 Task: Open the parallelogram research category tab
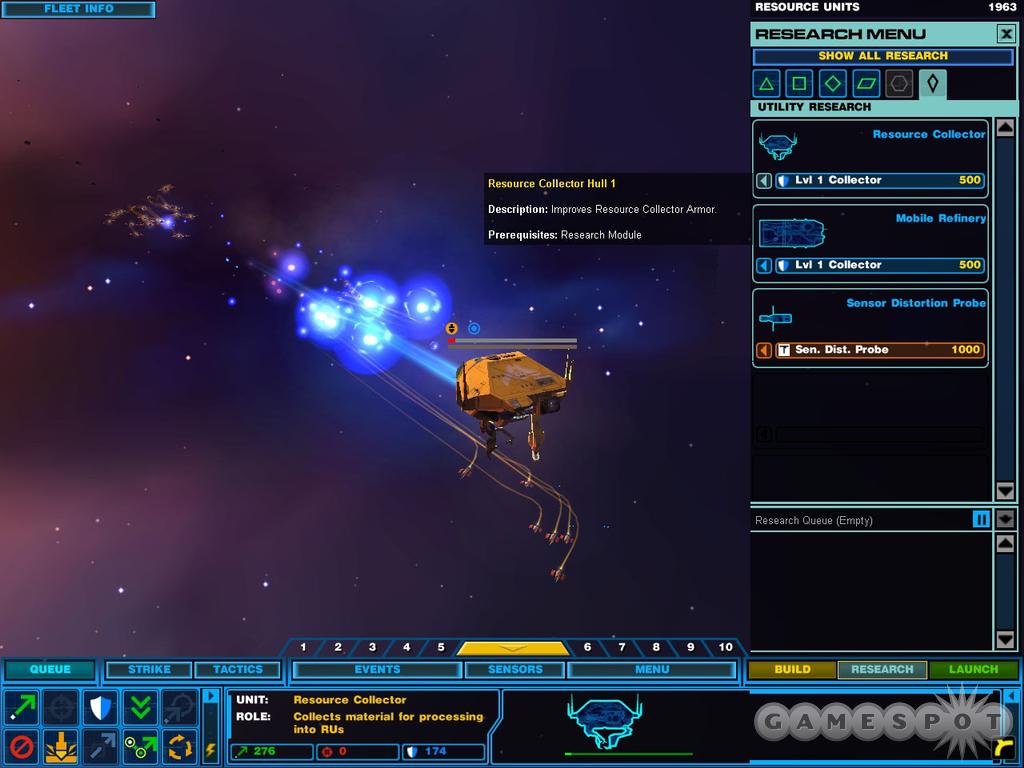866,84
